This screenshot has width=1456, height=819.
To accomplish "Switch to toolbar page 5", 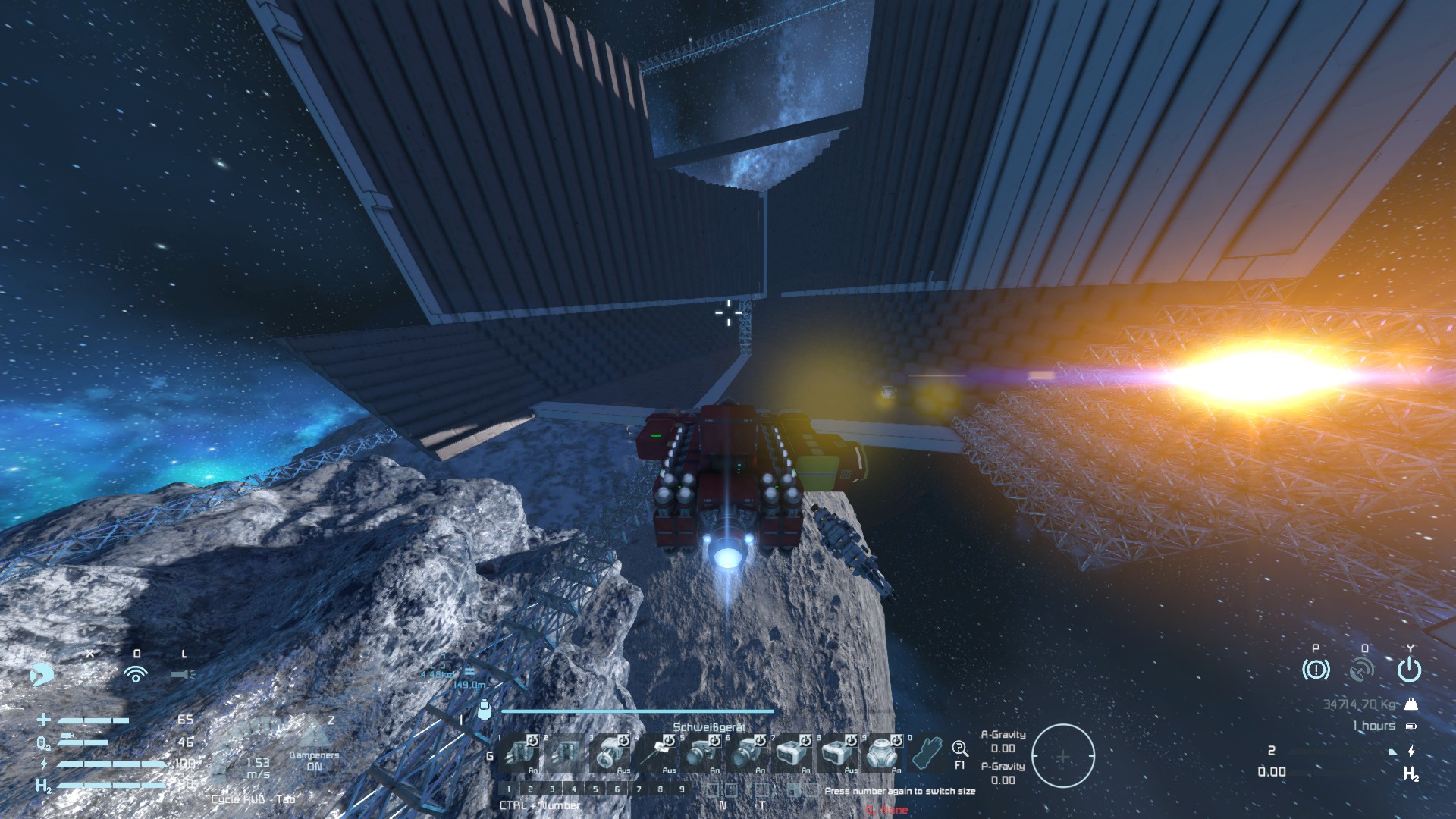I will coord(595,789).
